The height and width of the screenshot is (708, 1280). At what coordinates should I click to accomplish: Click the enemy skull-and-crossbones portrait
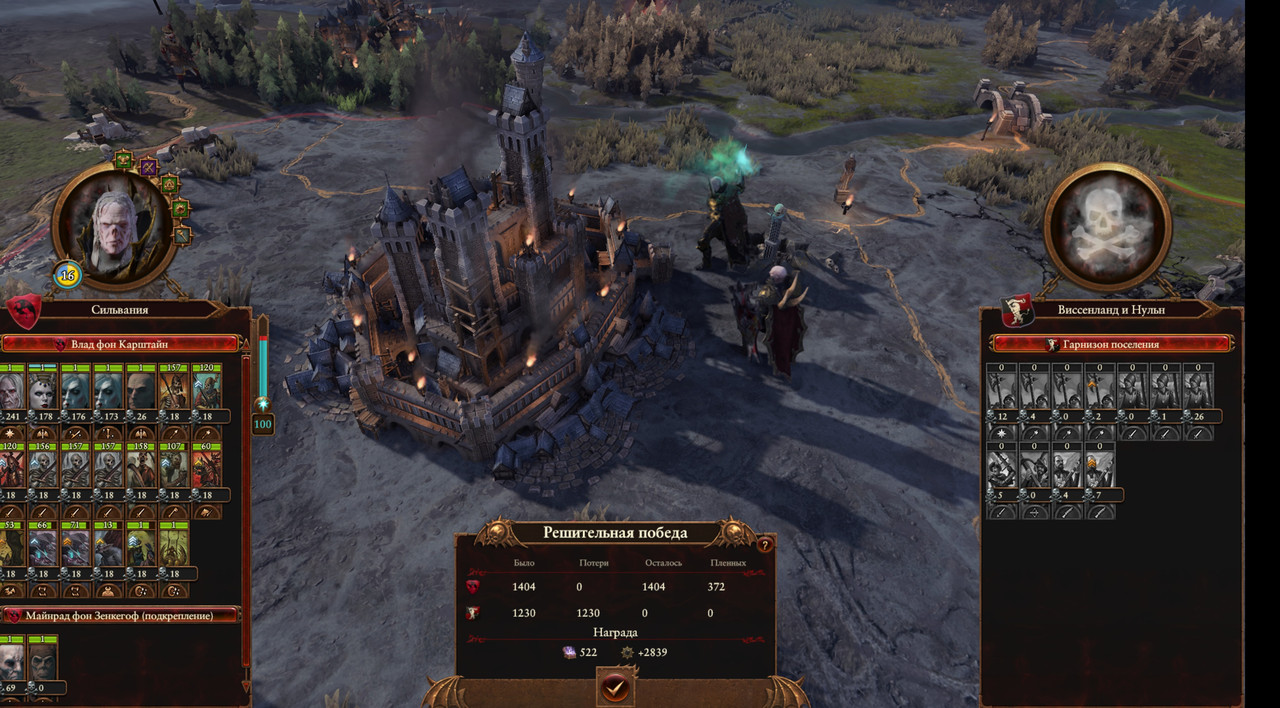click(x=1107, y=227)
